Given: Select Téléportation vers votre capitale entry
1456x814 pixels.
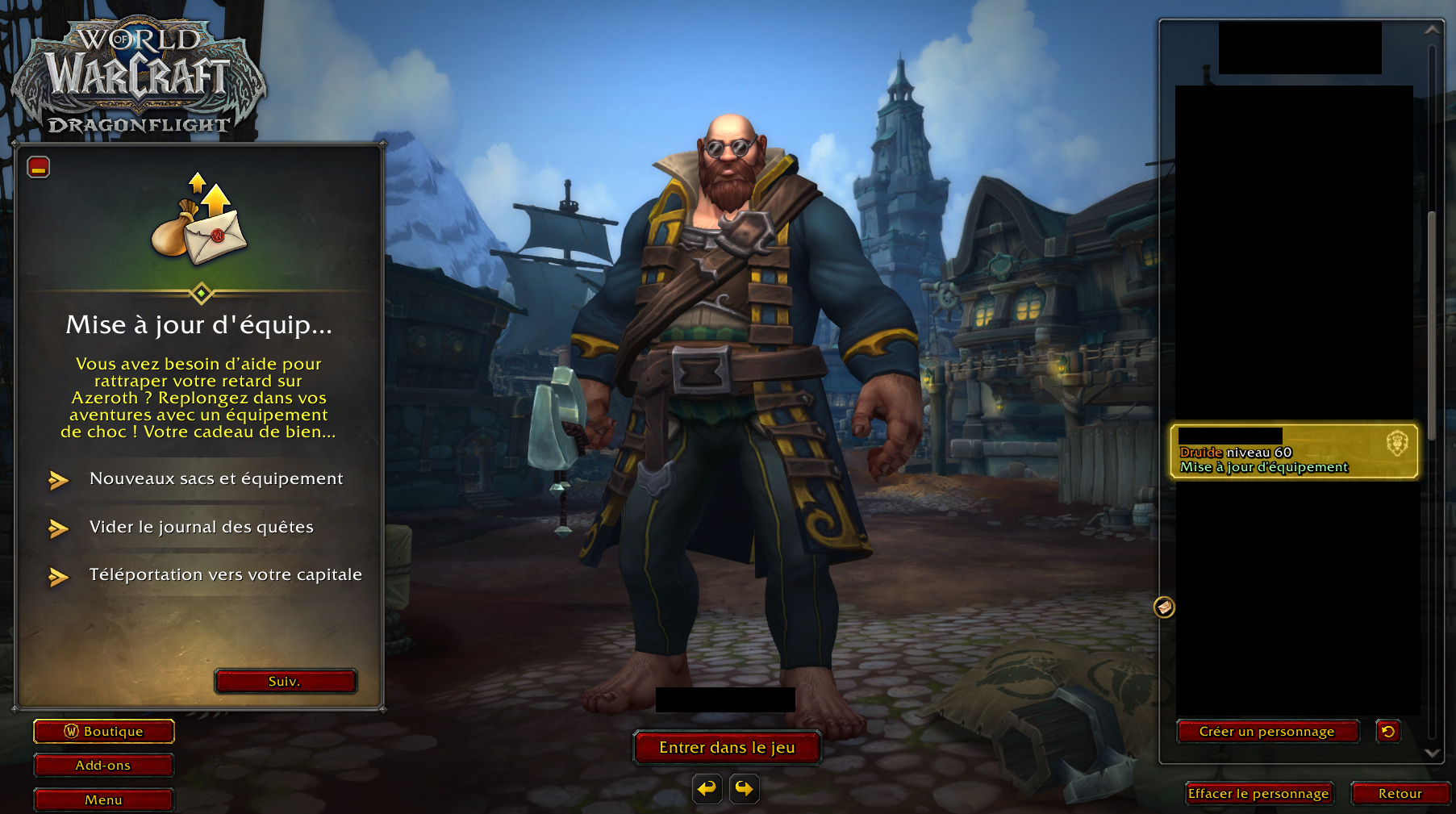Looking at the screenshot, I should pos(225,575).
